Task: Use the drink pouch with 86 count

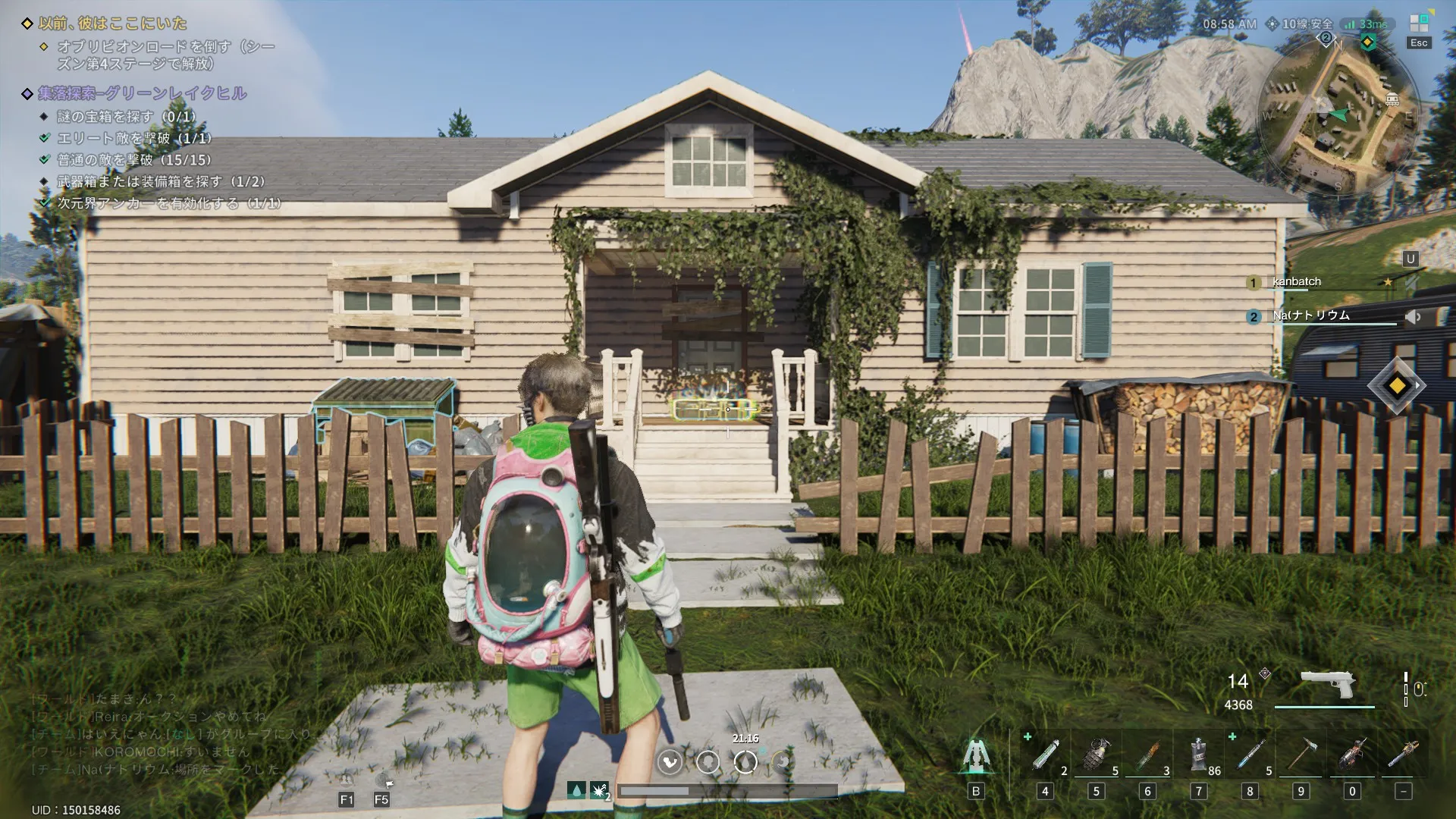Action: (x=1198, y=755)
